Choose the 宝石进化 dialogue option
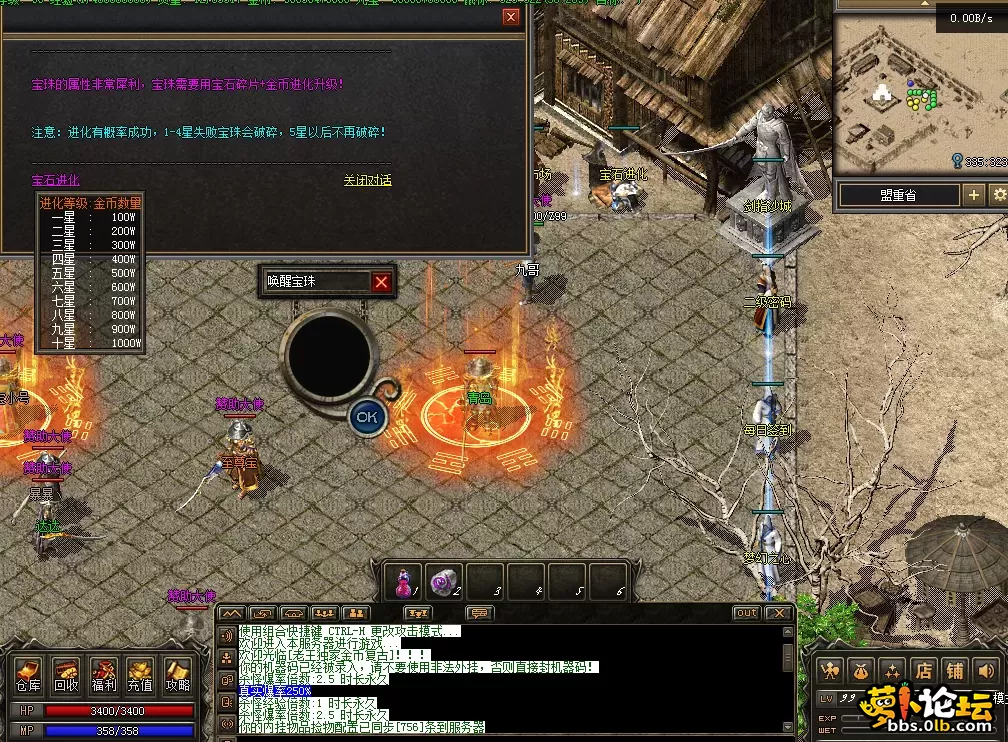This screenshot has width=1008, height=742. (55, 181)
